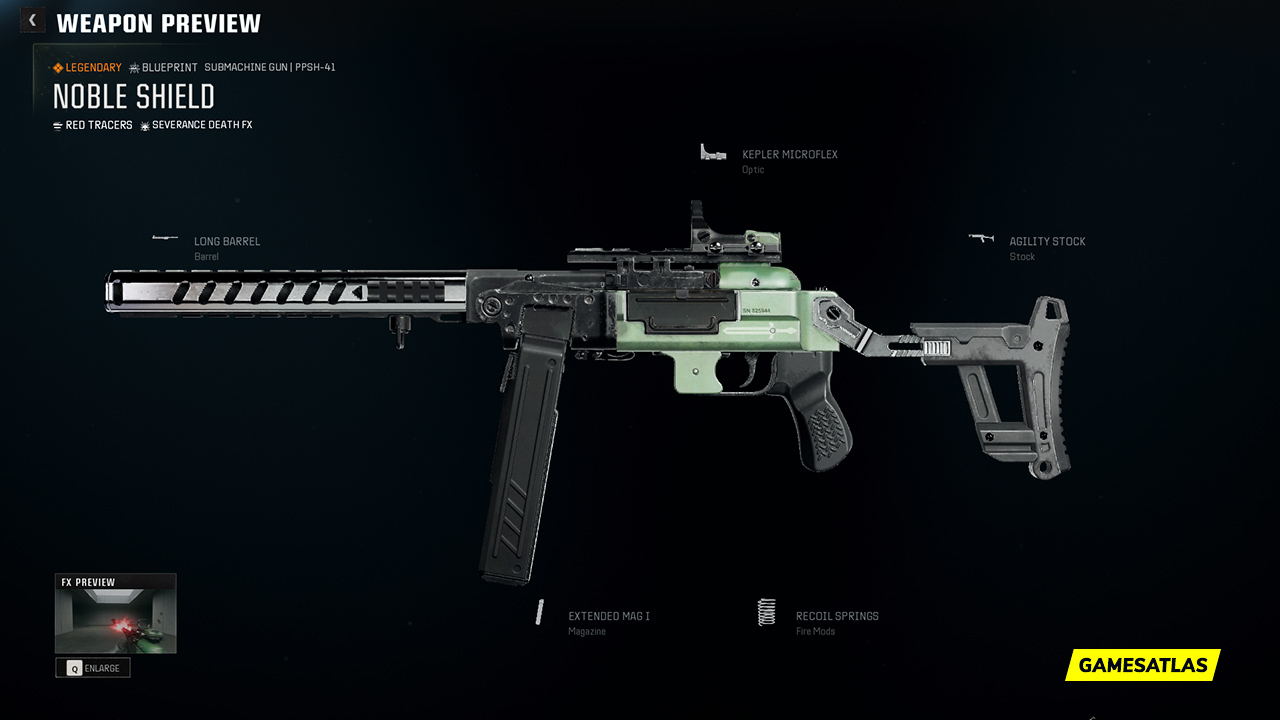Choose the Kepler Microflex optic
Screen dimensions: 1280x720
tap(789, 155)
